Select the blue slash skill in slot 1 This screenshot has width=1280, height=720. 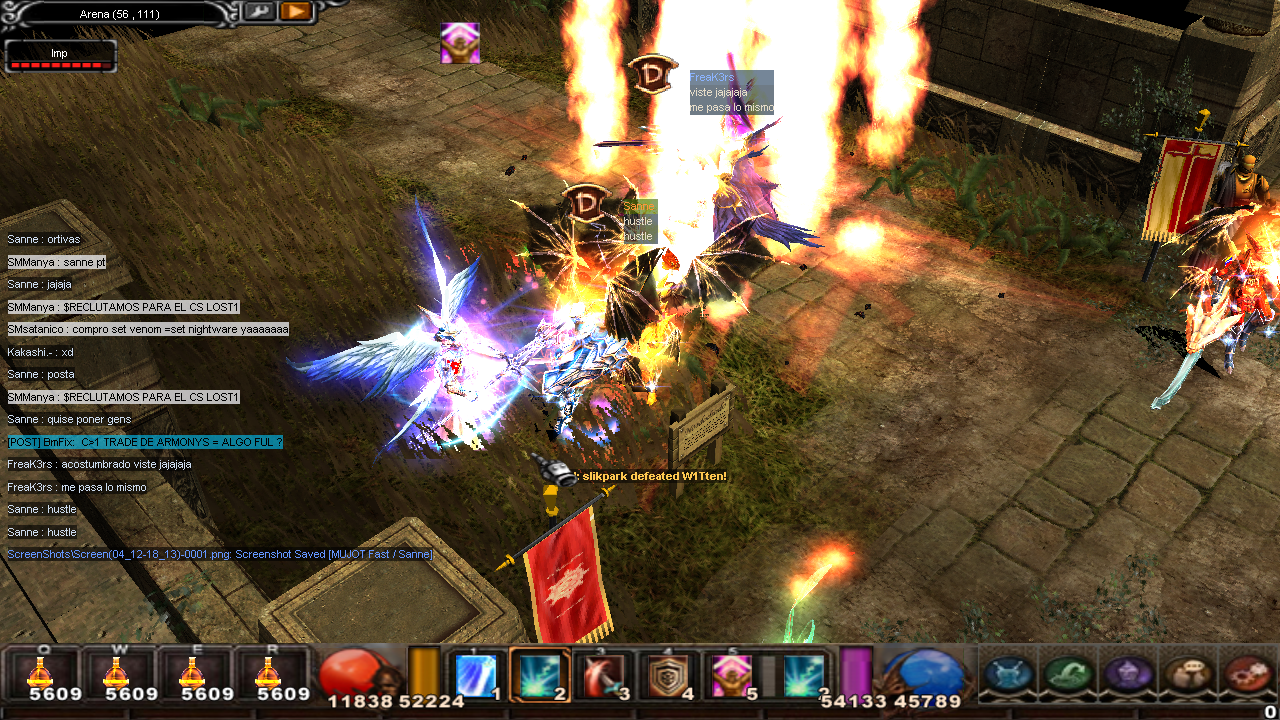click(x=476, y=675)
